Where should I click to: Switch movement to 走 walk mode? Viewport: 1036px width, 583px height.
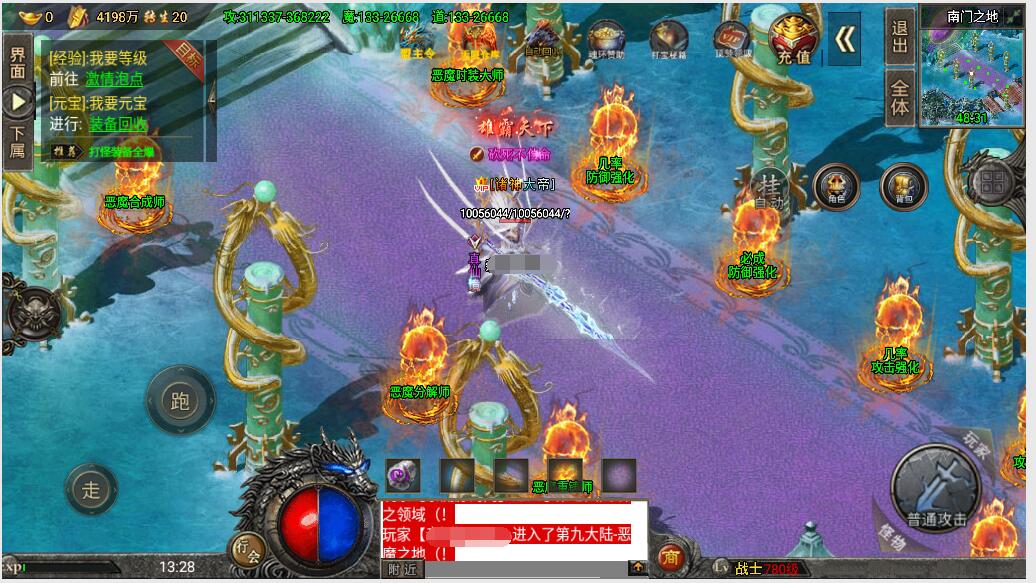coord(91,489)
